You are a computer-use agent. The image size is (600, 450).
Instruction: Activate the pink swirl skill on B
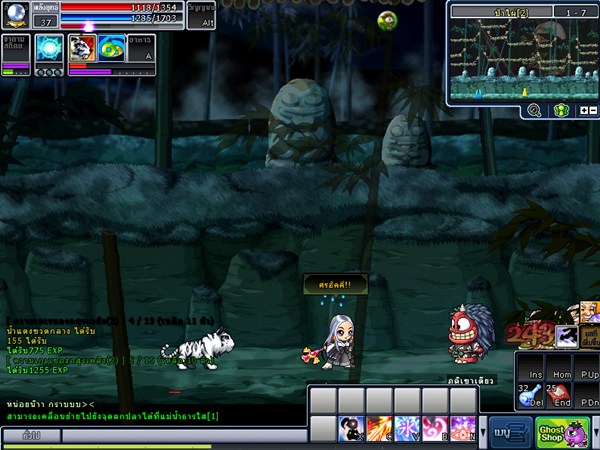[435, 428]
